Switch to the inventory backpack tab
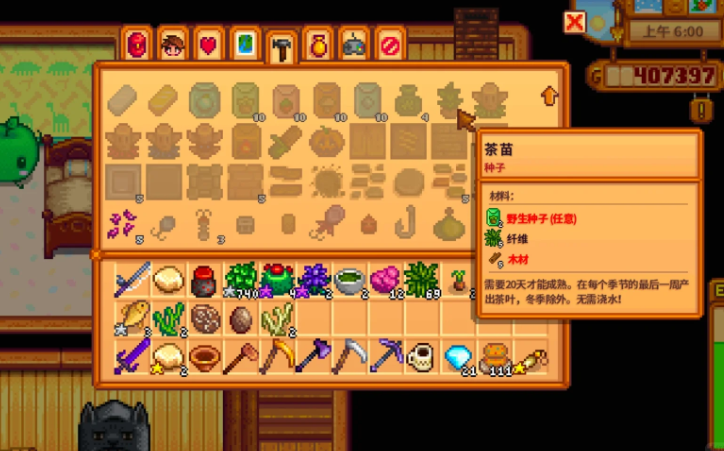The height and width of the screenshot is (451, 724). (x=137, y=45)
